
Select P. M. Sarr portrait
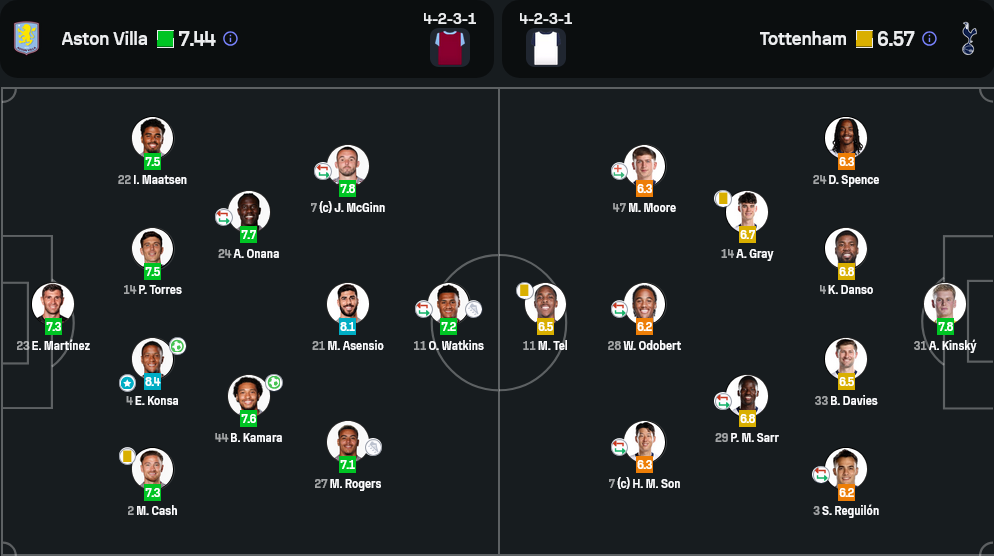coord(747,396)
